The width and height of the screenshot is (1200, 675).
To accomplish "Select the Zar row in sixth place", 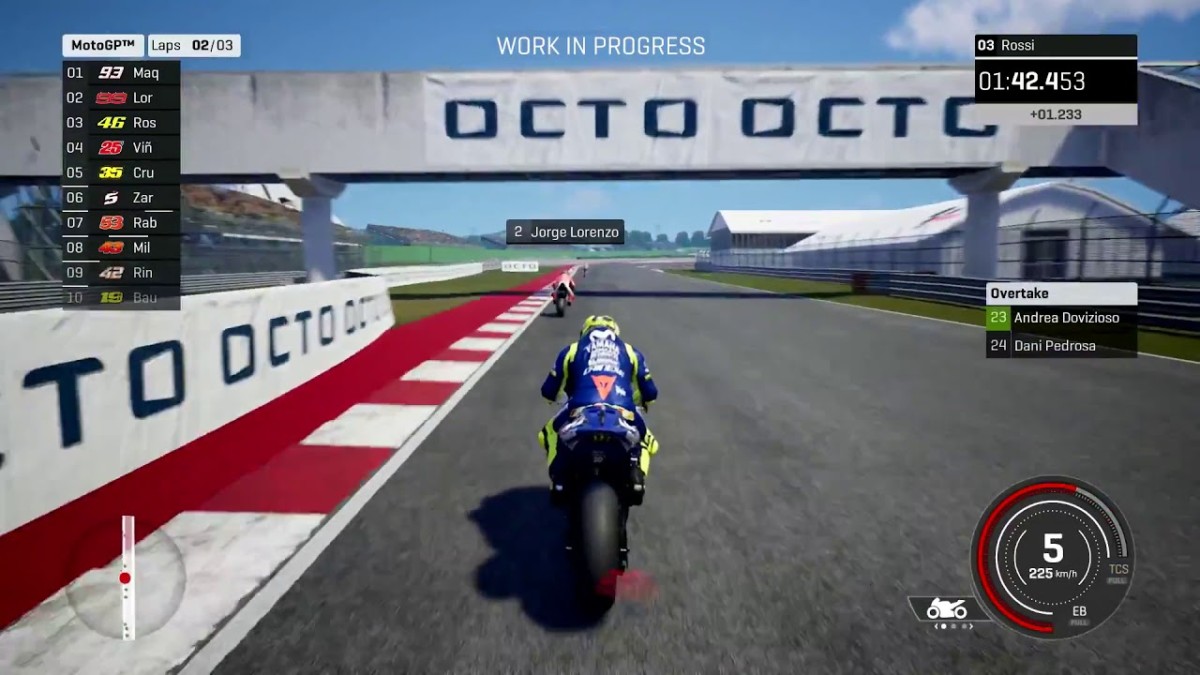I will (121, 198).
